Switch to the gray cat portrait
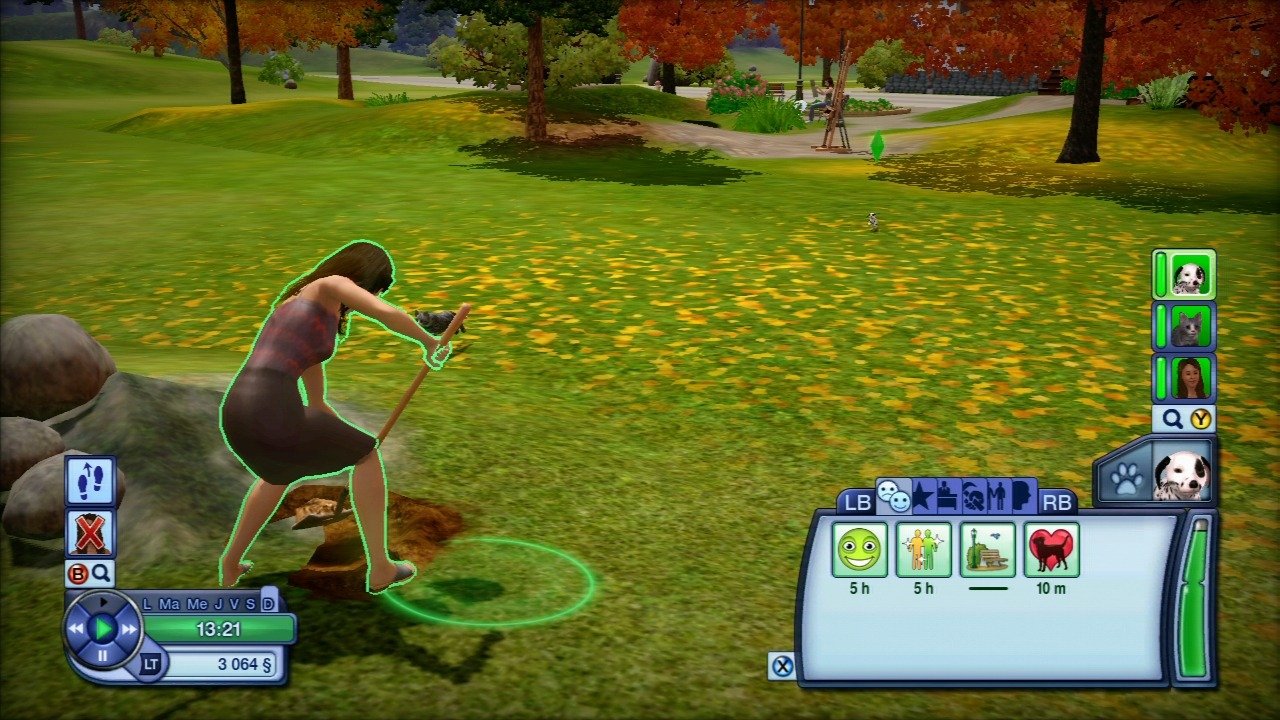 pos(1188,327)
